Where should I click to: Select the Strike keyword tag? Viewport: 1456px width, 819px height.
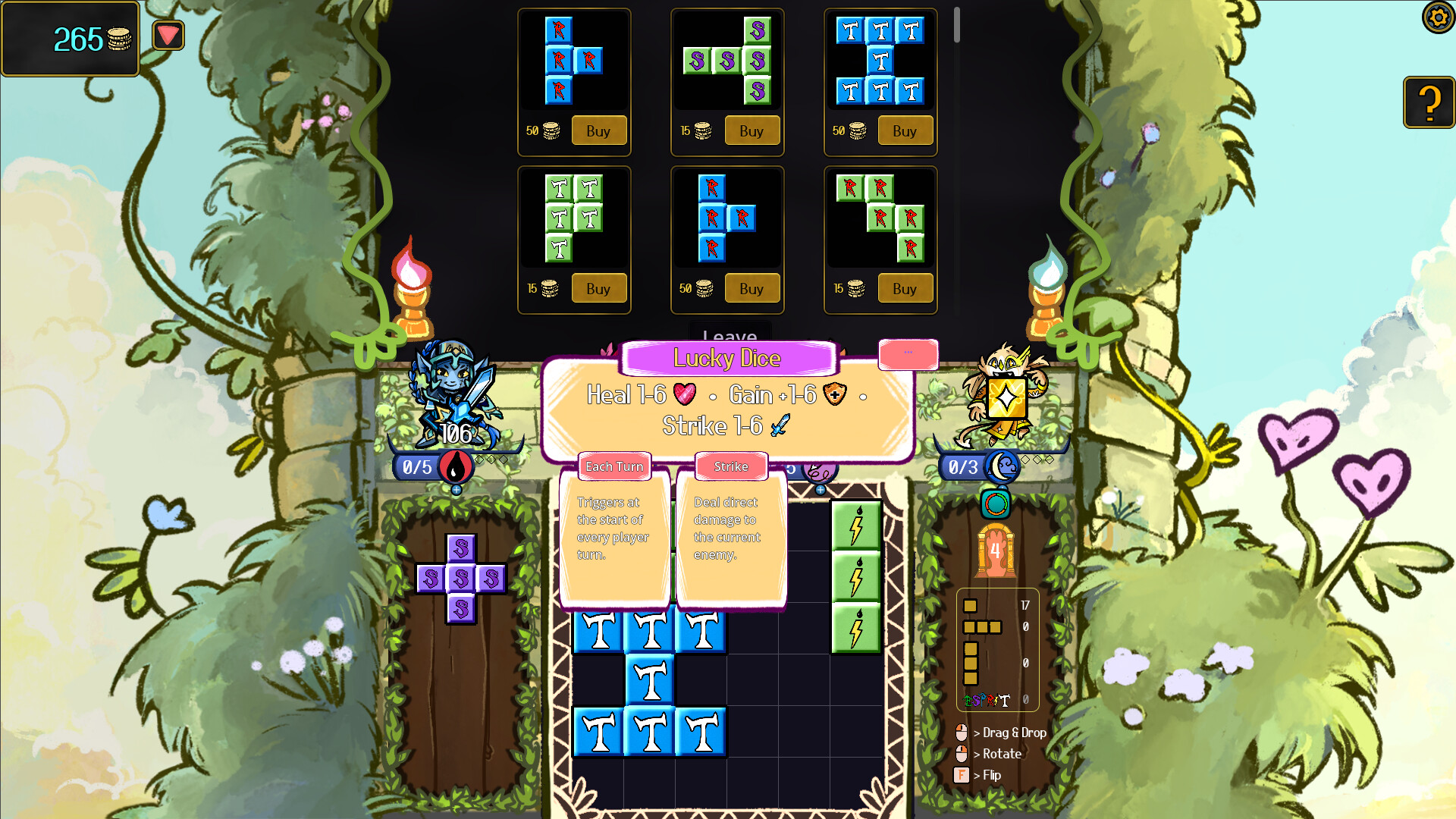click(x=731, y=466)
